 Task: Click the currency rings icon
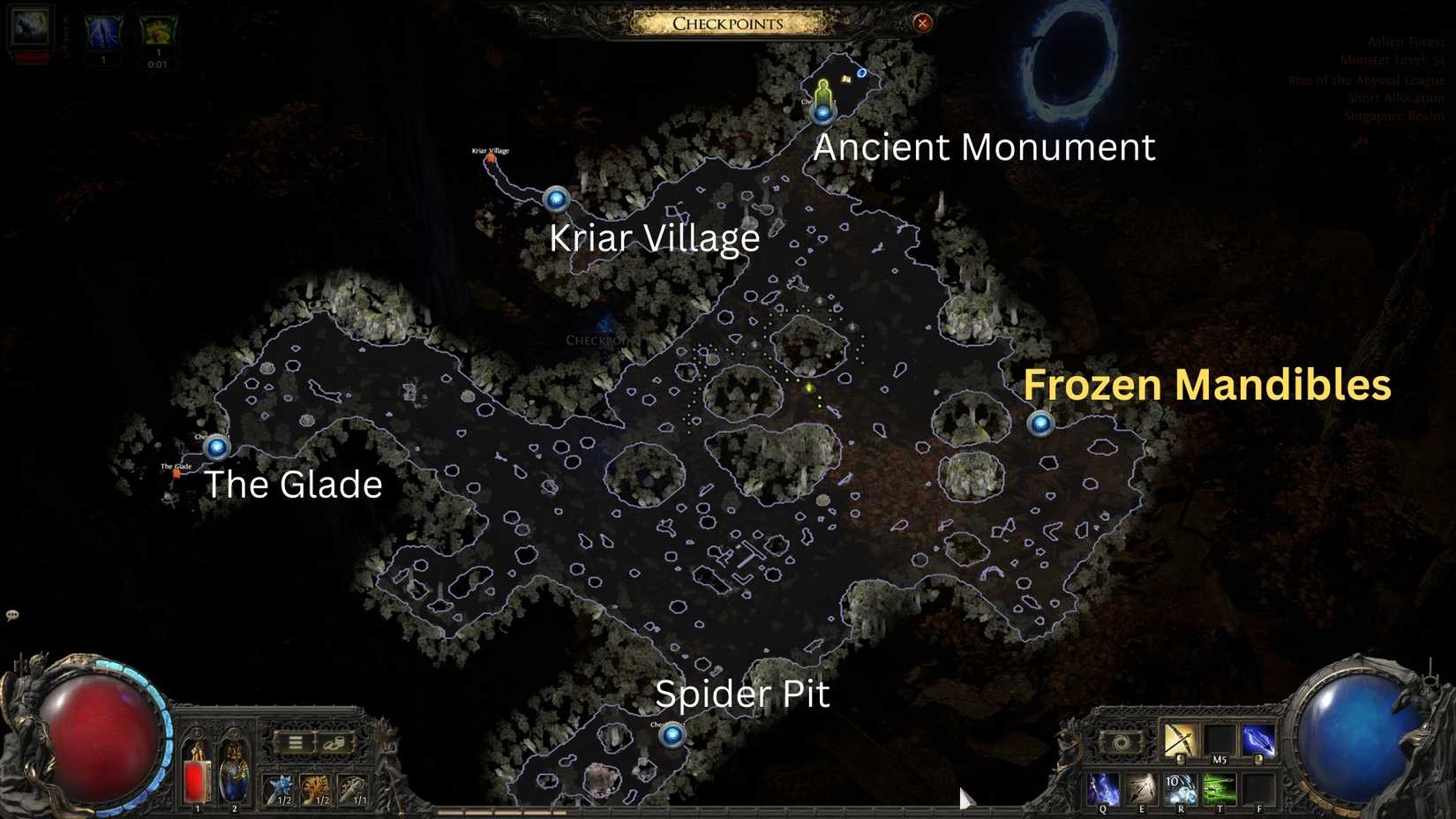pyautogui.click(x=336, y=743)
